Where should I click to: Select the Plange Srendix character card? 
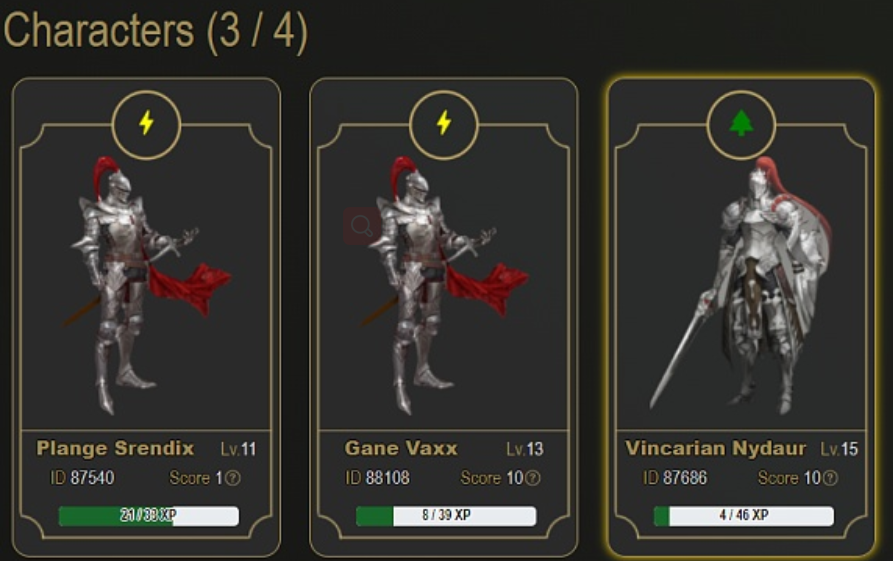[x=146, y=290]
